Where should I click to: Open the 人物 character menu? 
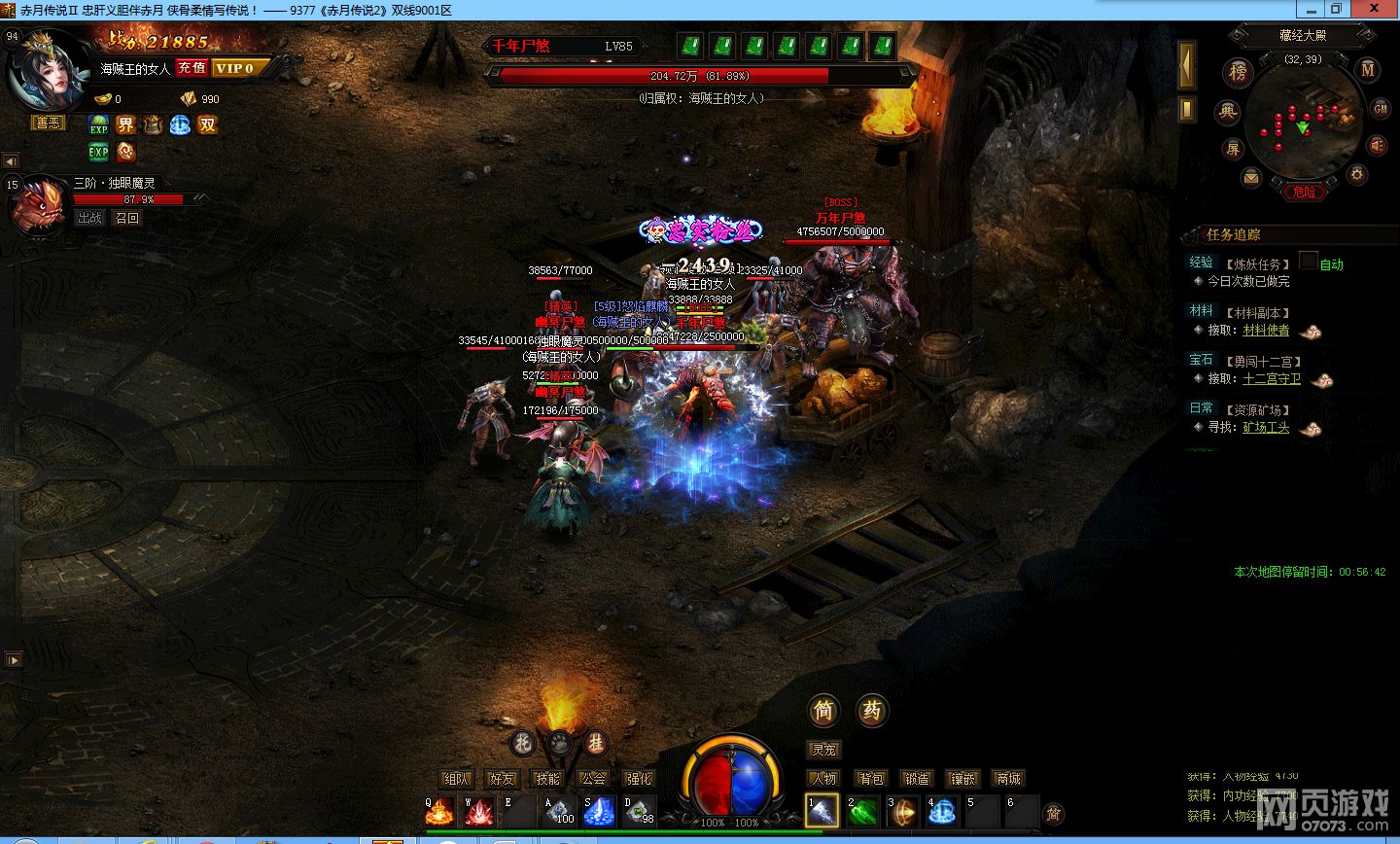(x=823, y=778)
